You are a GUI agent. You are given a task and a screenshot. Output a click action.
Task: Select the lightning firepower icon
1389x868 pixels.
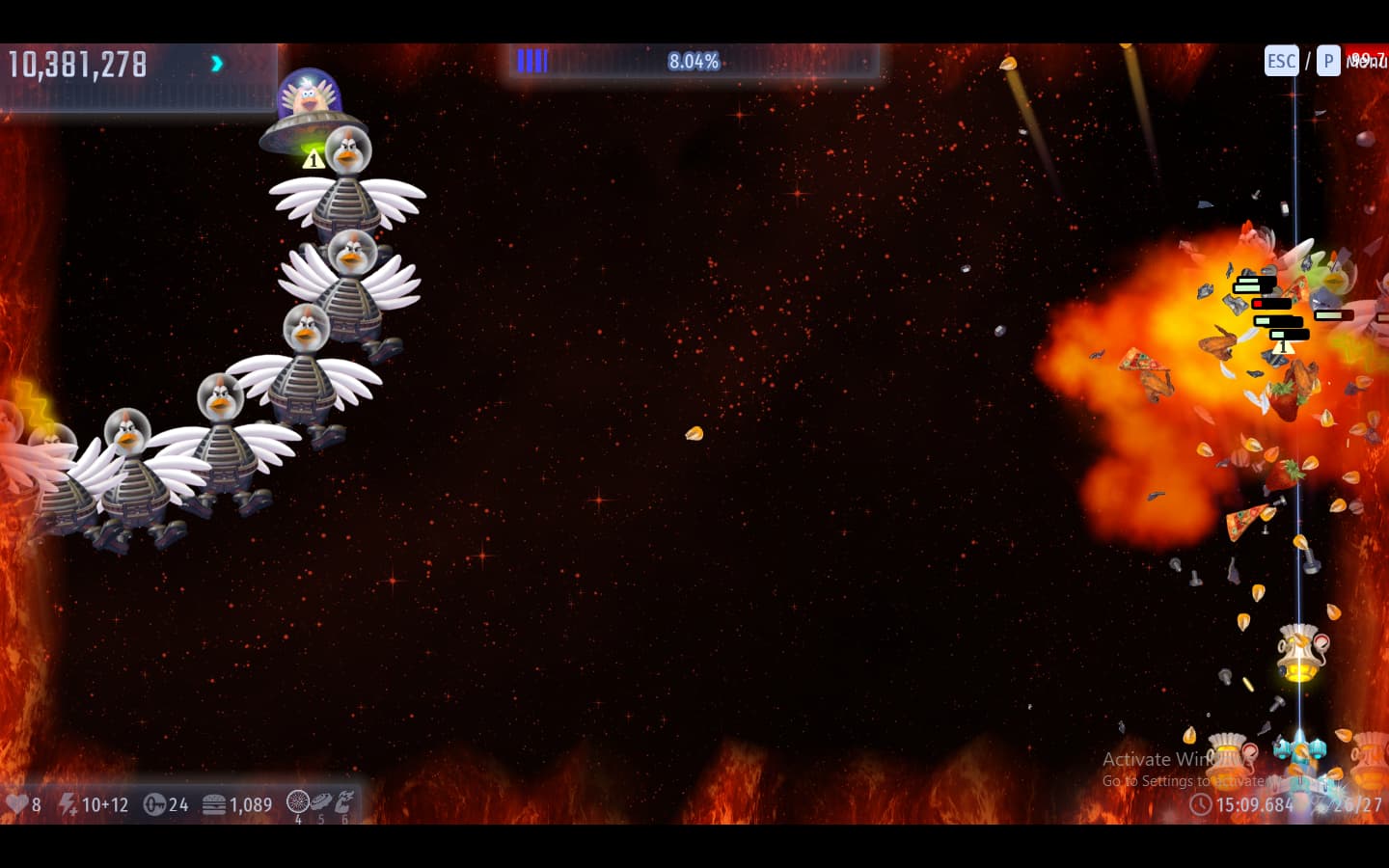[66, 804]
